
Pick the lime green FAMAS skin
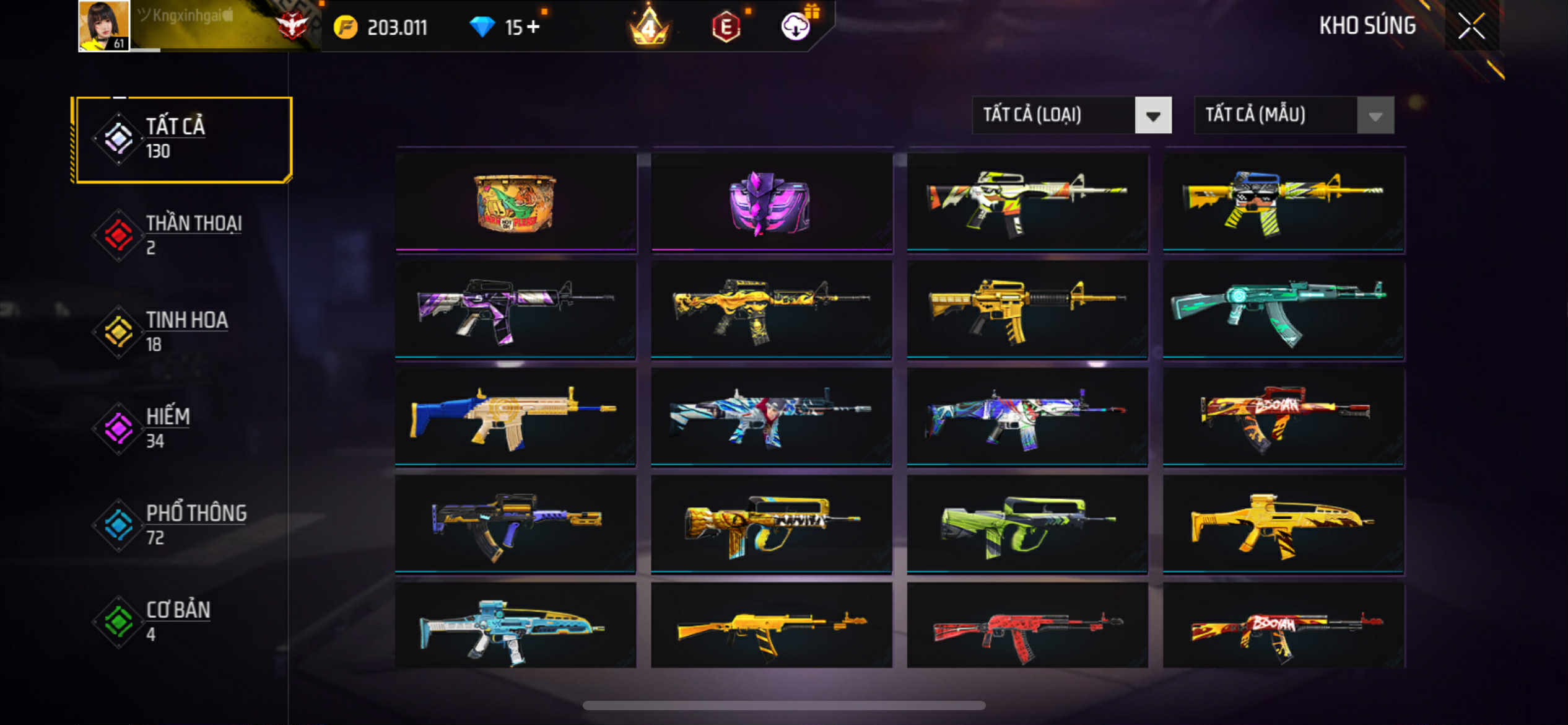(1027, 524)
